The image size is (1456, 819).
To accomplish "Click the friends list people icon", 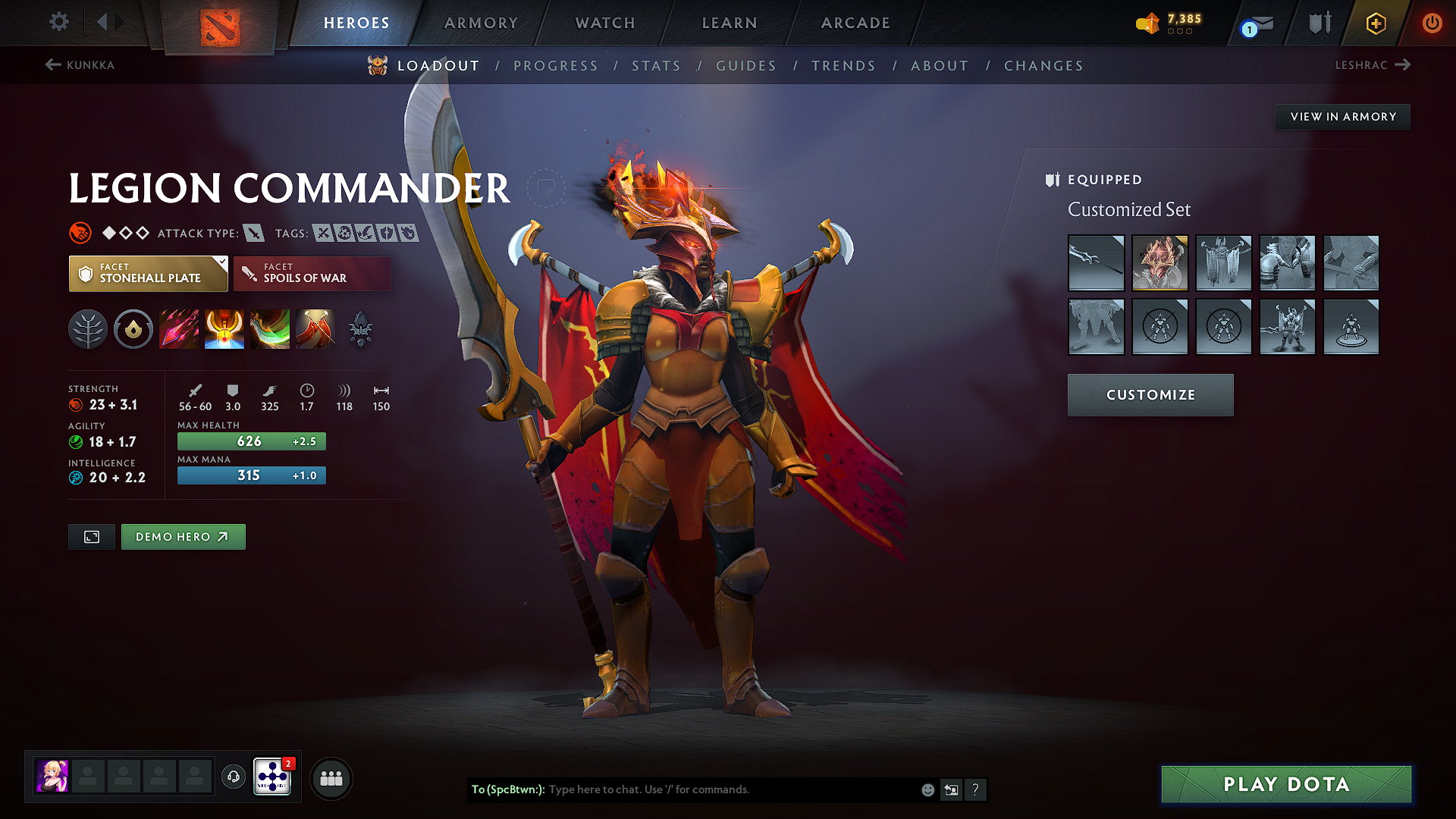I will (330, 777).
